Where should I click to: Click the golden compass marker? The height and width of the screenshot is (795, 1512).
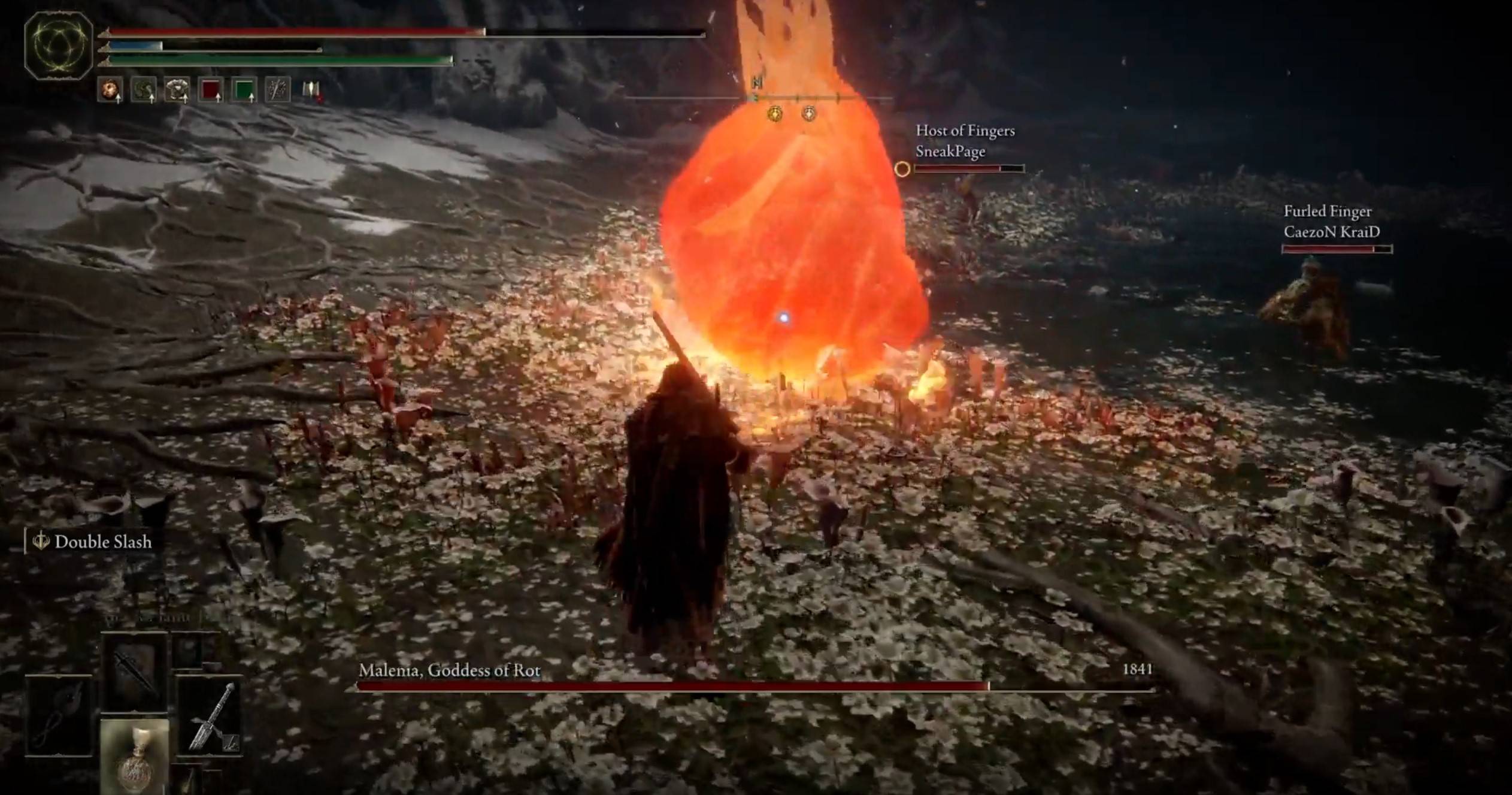click(775, 113)
